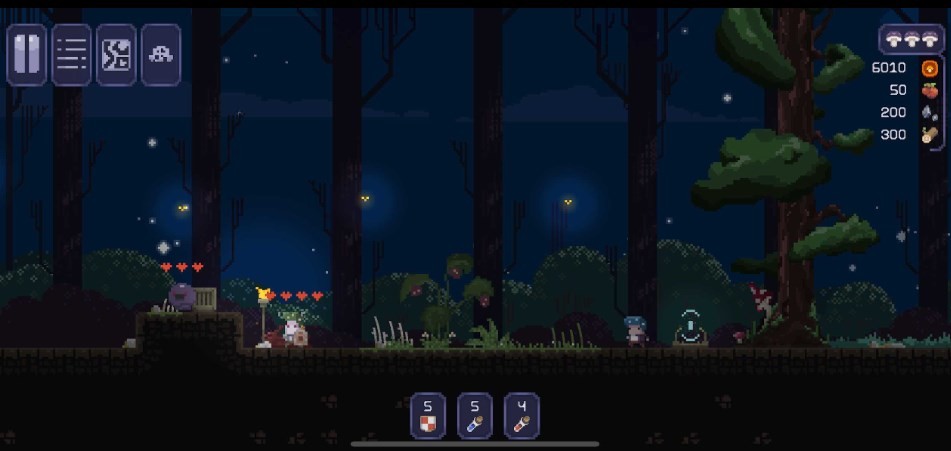Image resolution: width=951 pixels, height=451 pixels.
Task: Open the list menu button
Action: point(71,55)
